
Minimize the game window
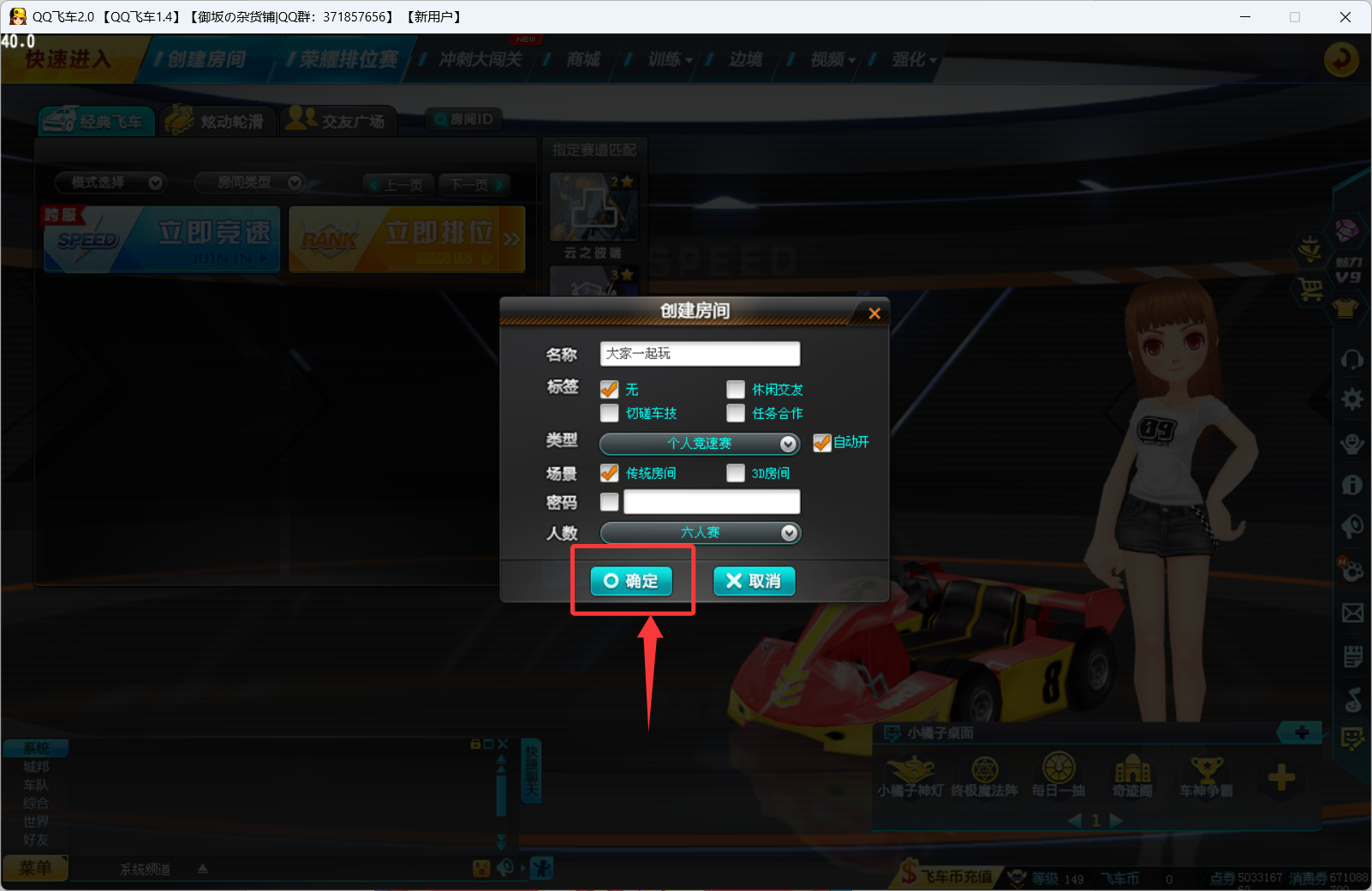(1245, 17)
